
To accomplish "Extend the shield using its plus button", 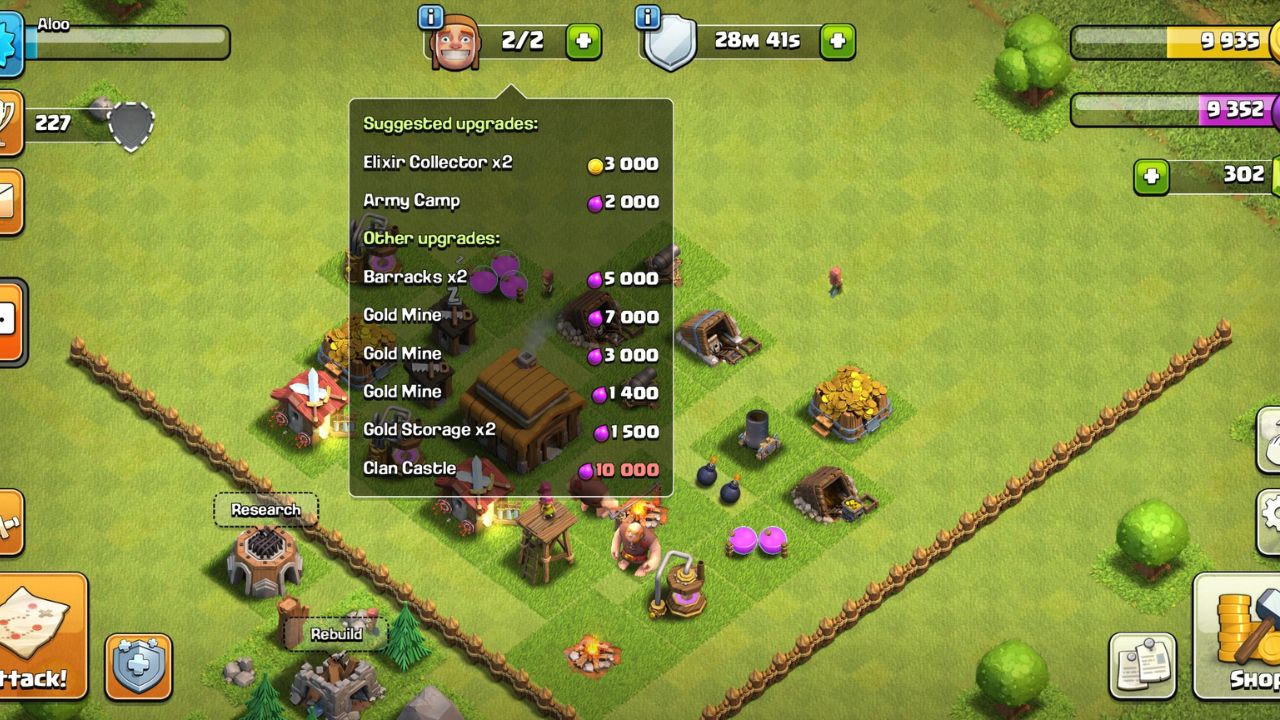I will [836, 42].
